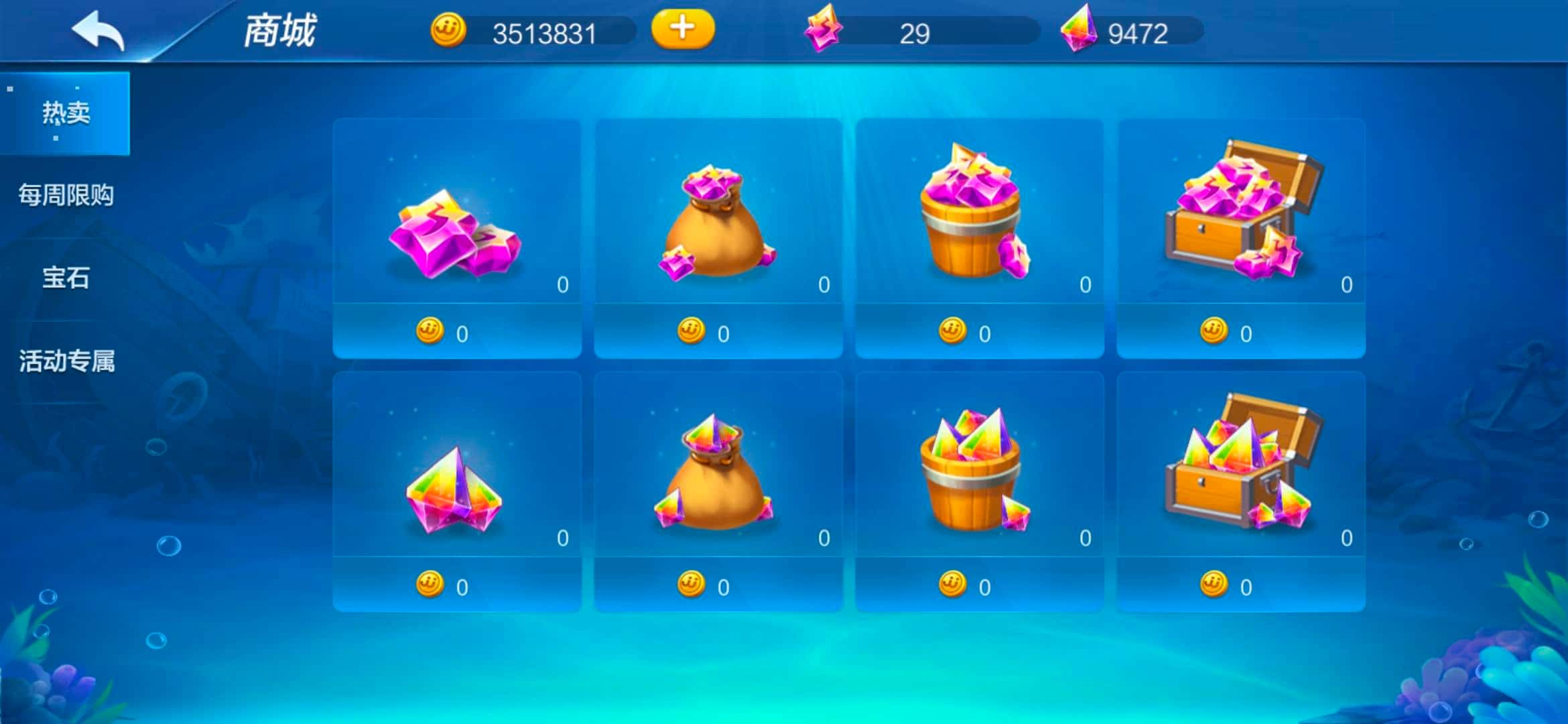Buy the loose pink star gems pack
Image resolution: width=1568 pixels, height=724 pixels.
pos(456,238)
